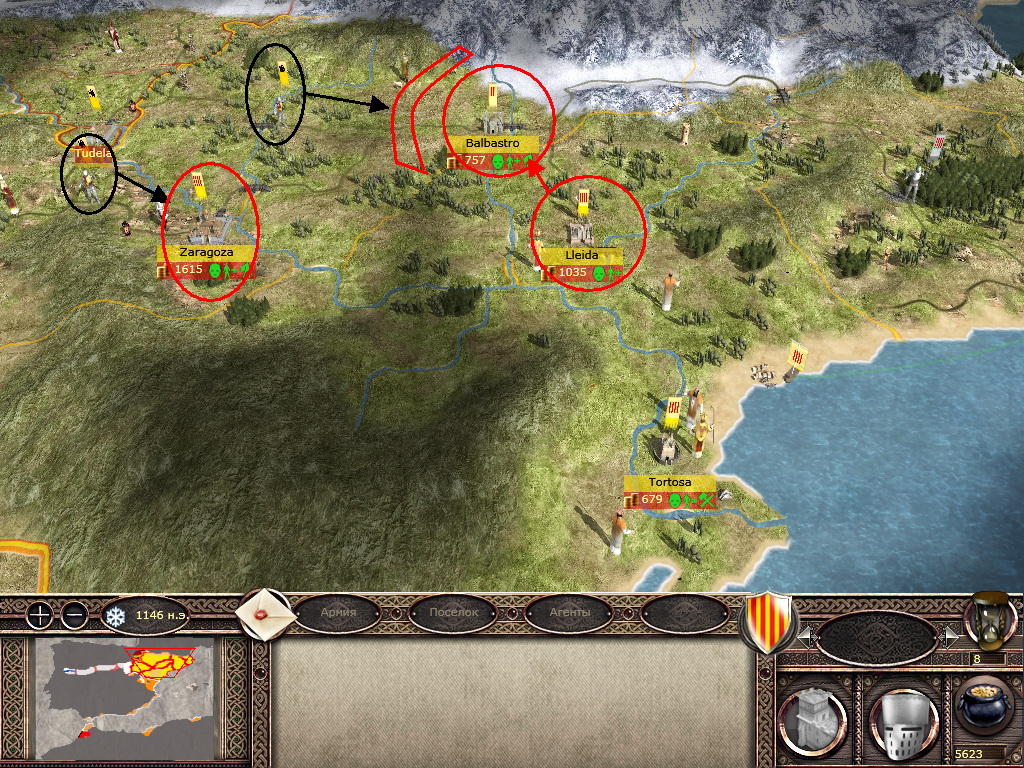Select the Balbastro settlement label
This screenshot has width=1024, height=768.
coord(492,143)
